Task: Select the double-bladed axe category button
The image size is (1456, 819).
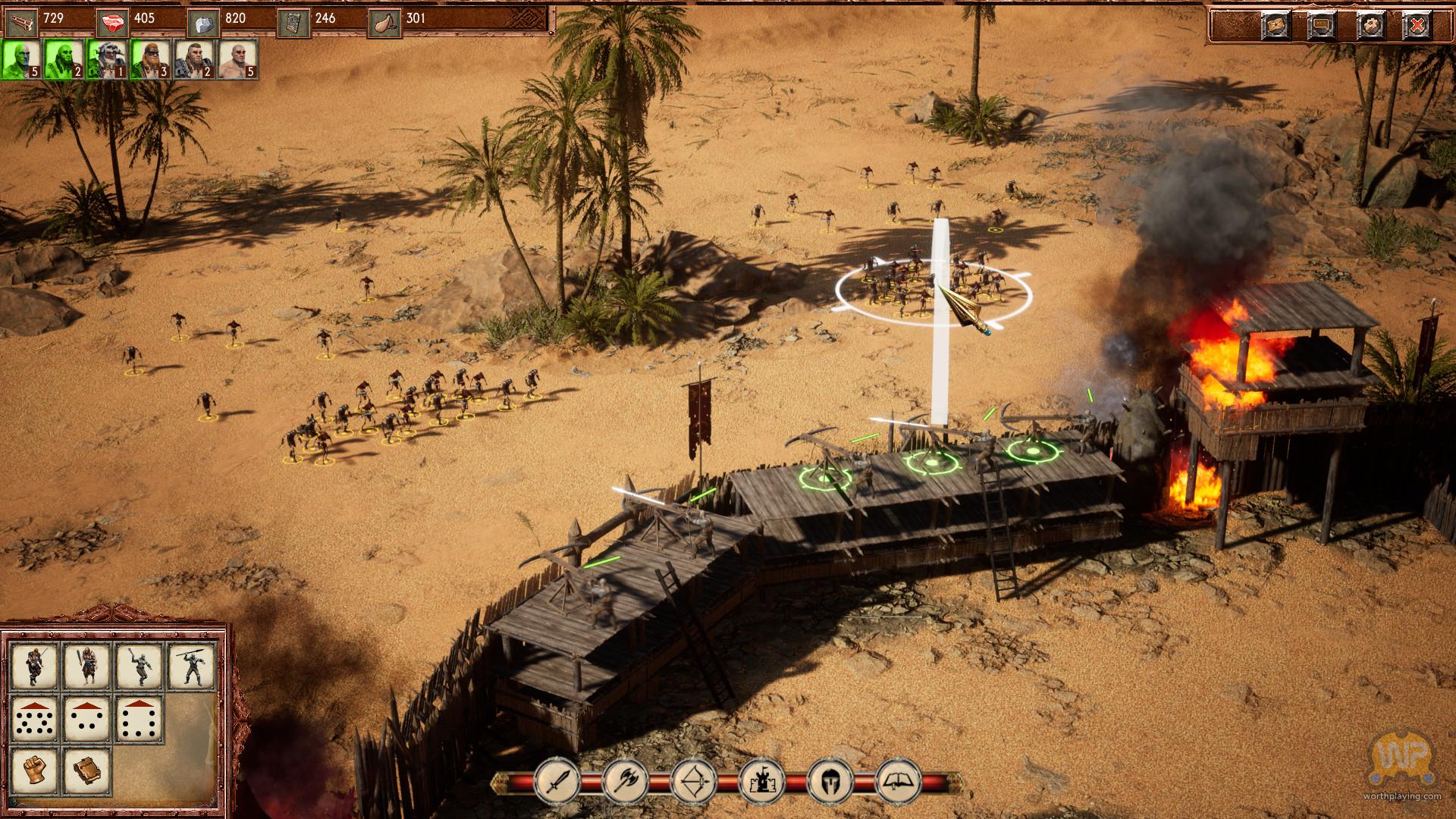Action: 626,780
